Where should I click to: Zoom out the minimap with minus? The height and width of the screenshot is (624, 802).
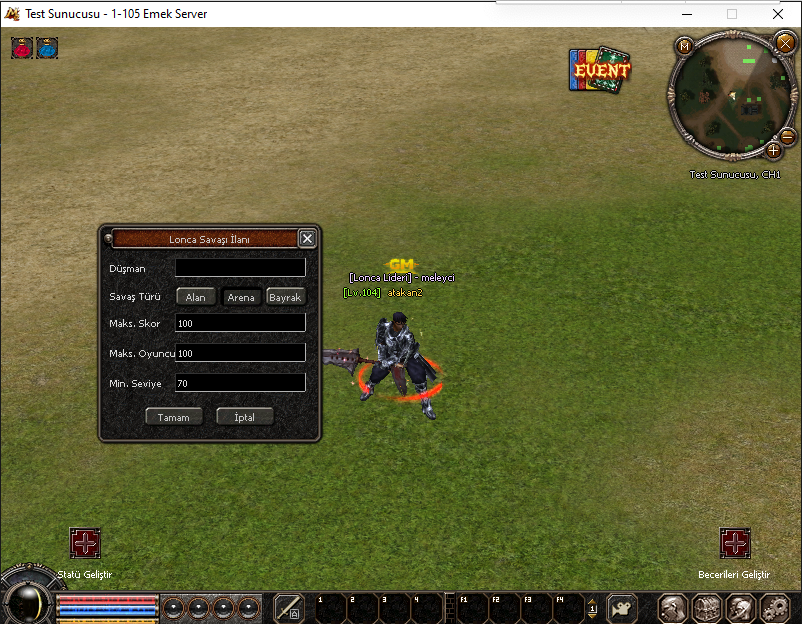tap(787, 136)
